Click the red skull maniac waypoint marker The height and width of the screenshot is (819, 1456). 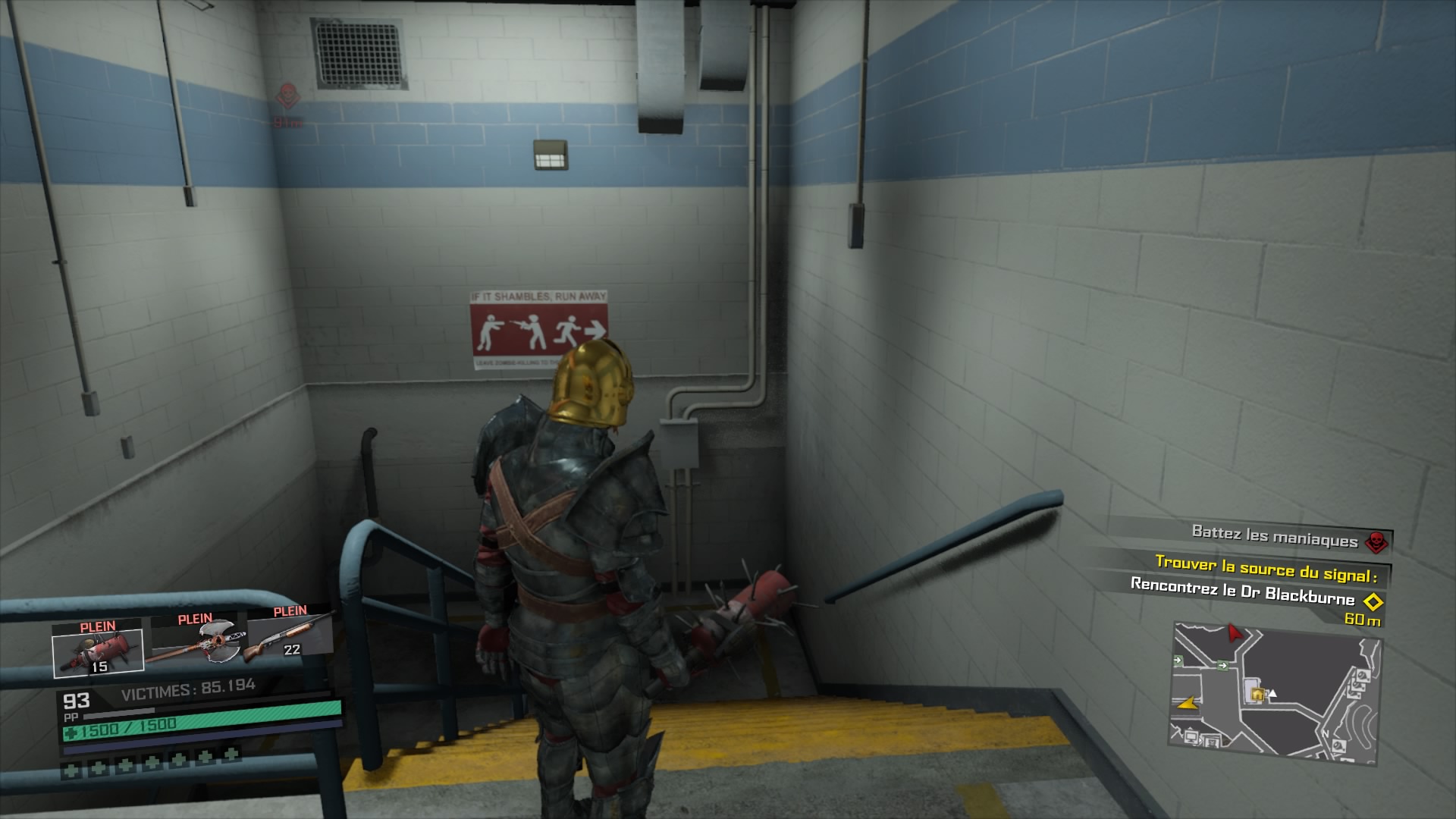pos(287,96)
